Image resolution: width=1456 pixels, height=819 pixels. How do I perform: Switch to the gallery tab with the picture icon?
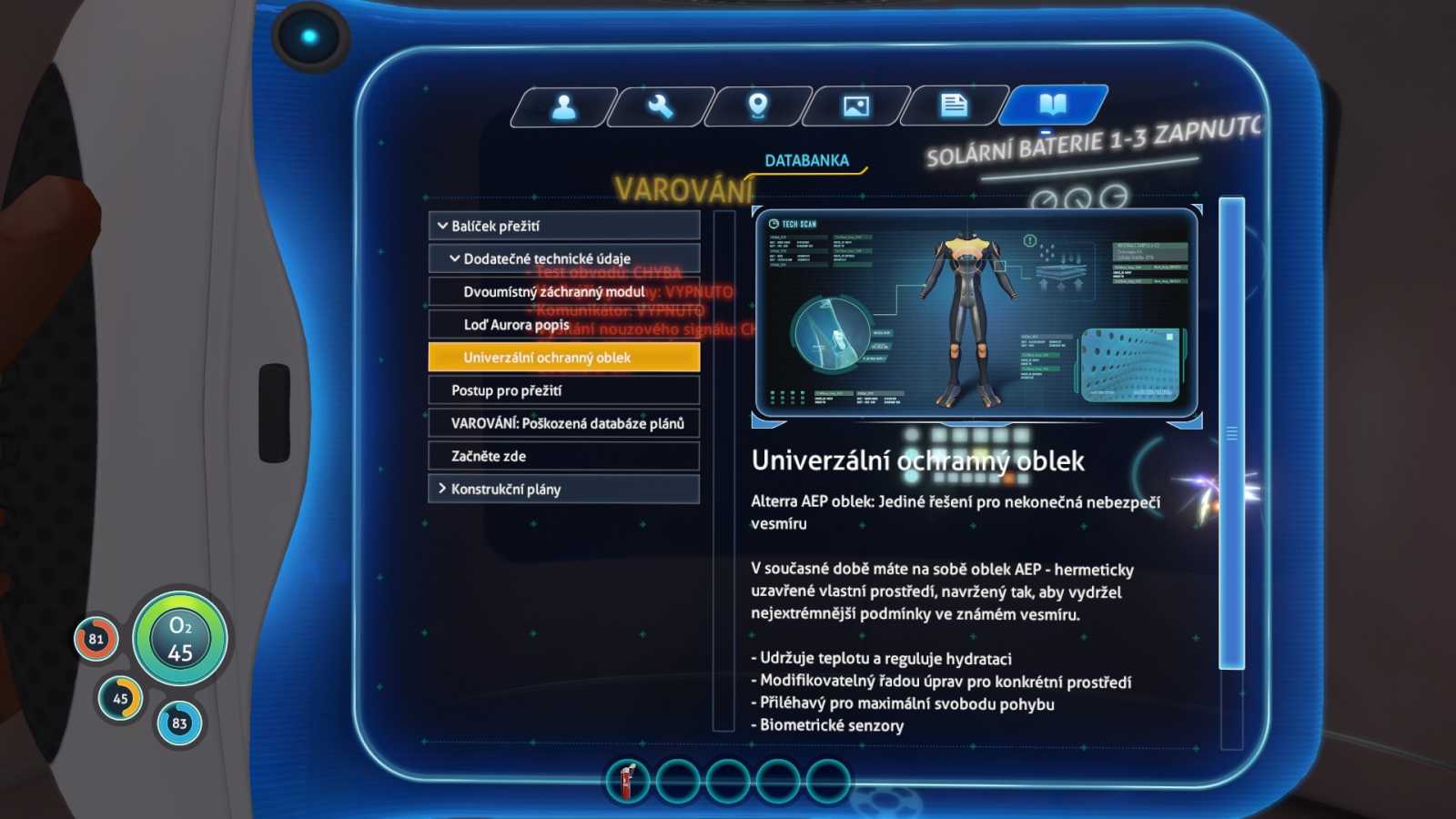[x=856, y=106]
